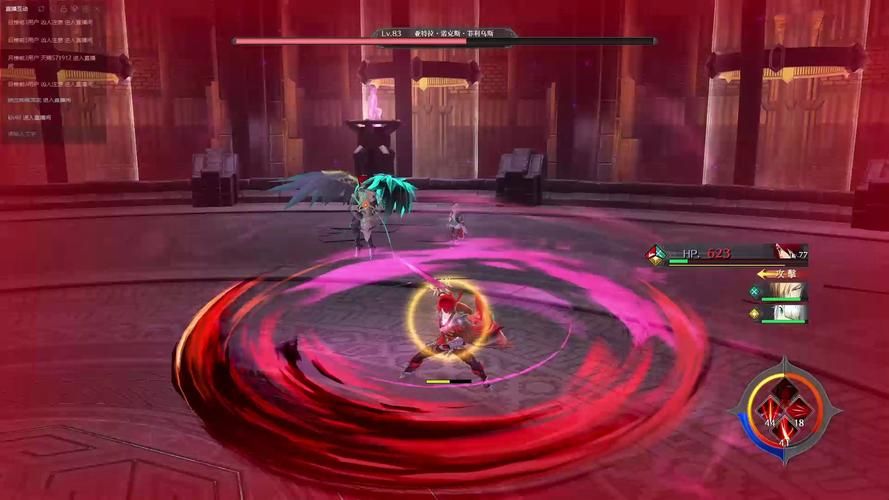Image resolution: width=889 pixels, height=500 pixels.
Task: Click the 直播互动 chat panel title
Action: [18, 8]
